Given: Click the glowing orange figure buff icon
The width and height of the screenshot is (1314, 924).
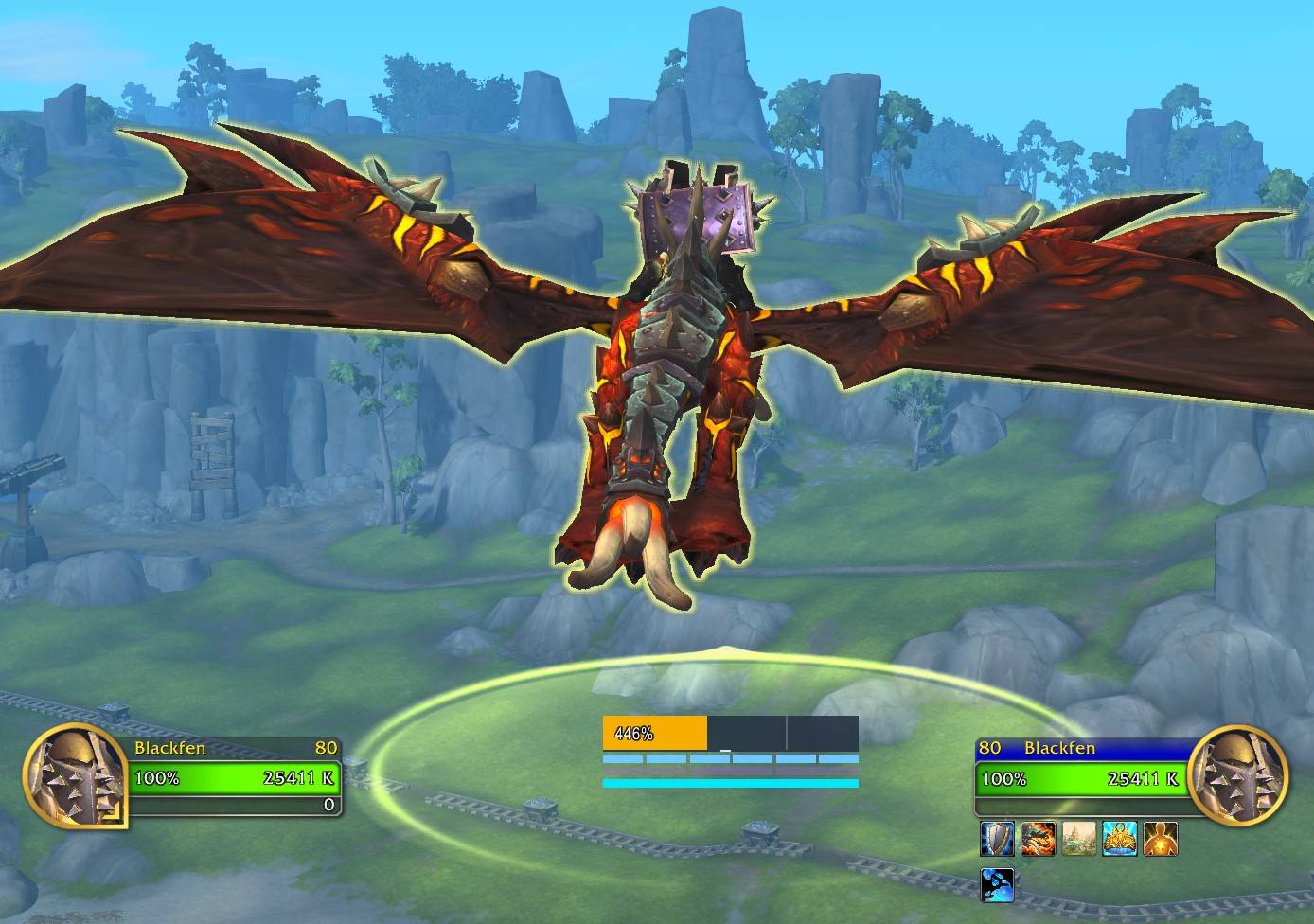Looking at the screenshot, I should coord(1160,839).
